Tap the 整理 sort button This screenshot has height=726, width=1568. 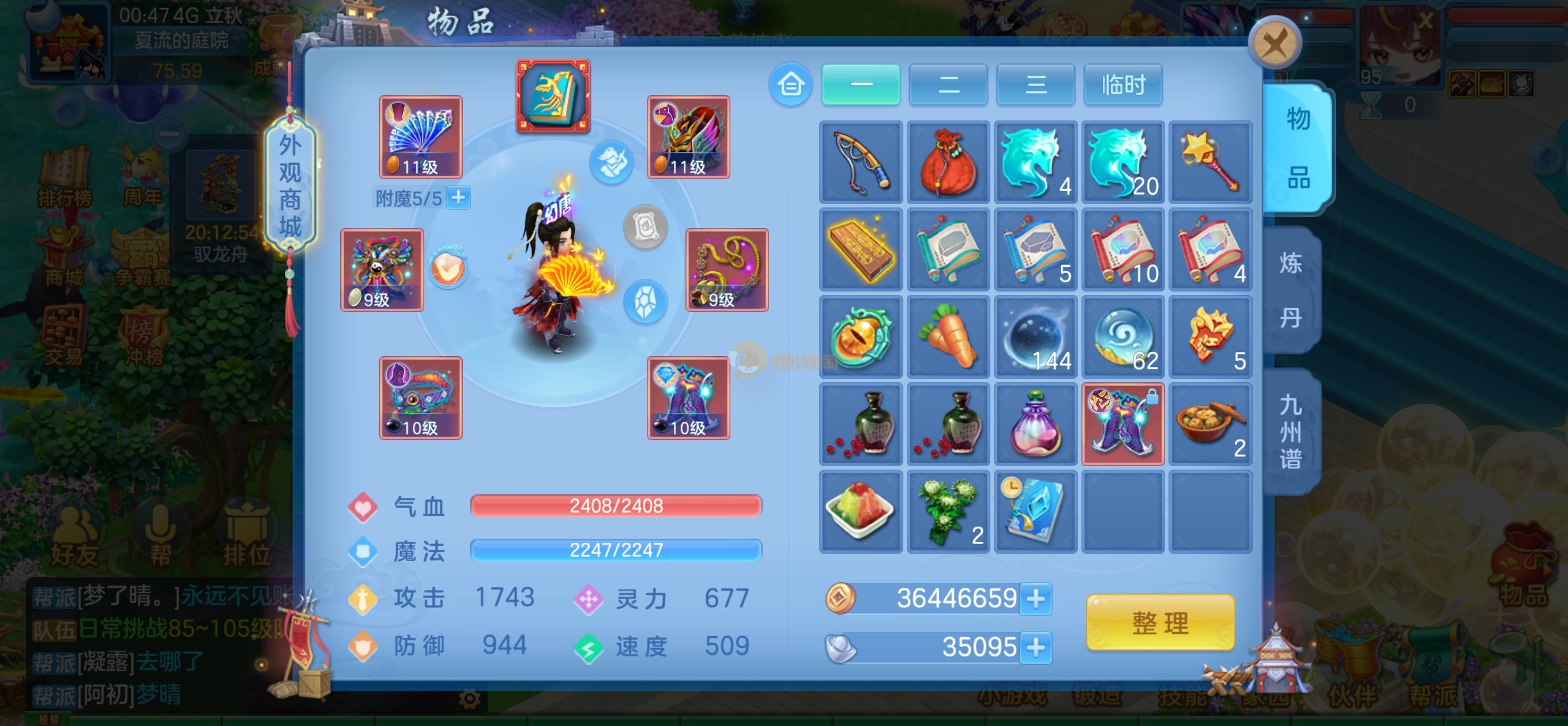point(1159,622)
